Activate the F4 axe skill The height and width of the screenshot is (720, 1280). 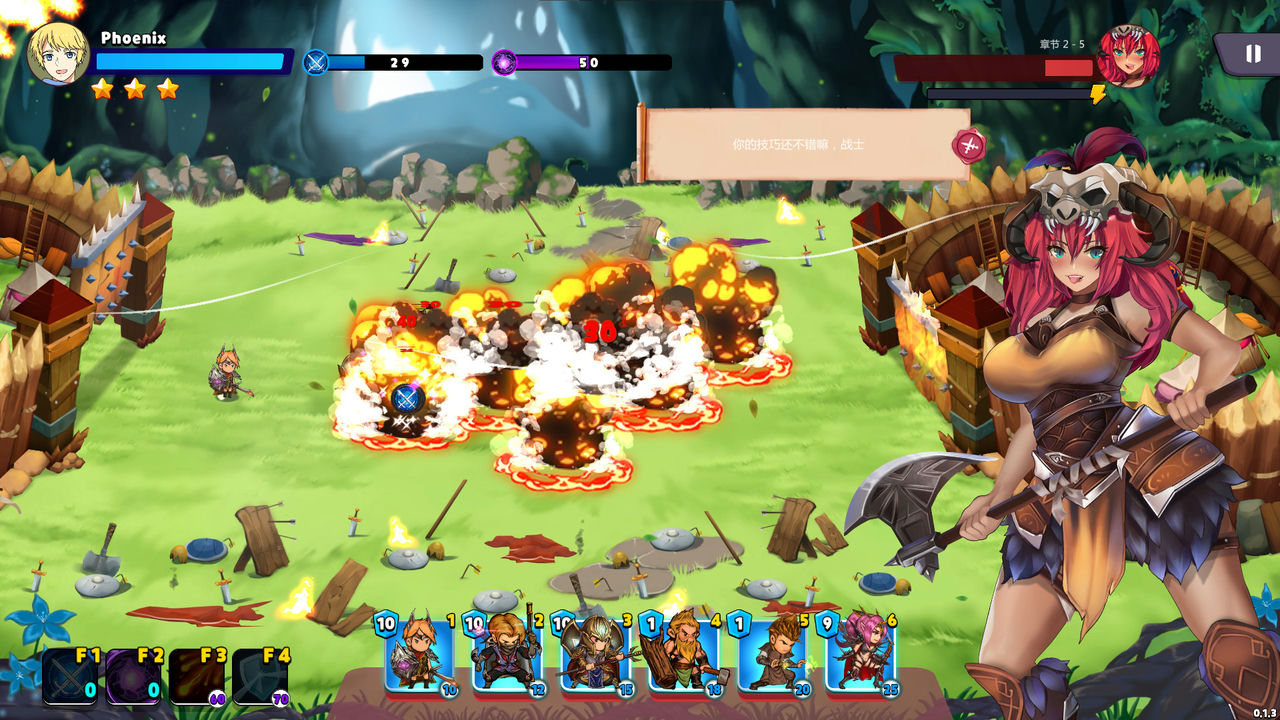260,677
